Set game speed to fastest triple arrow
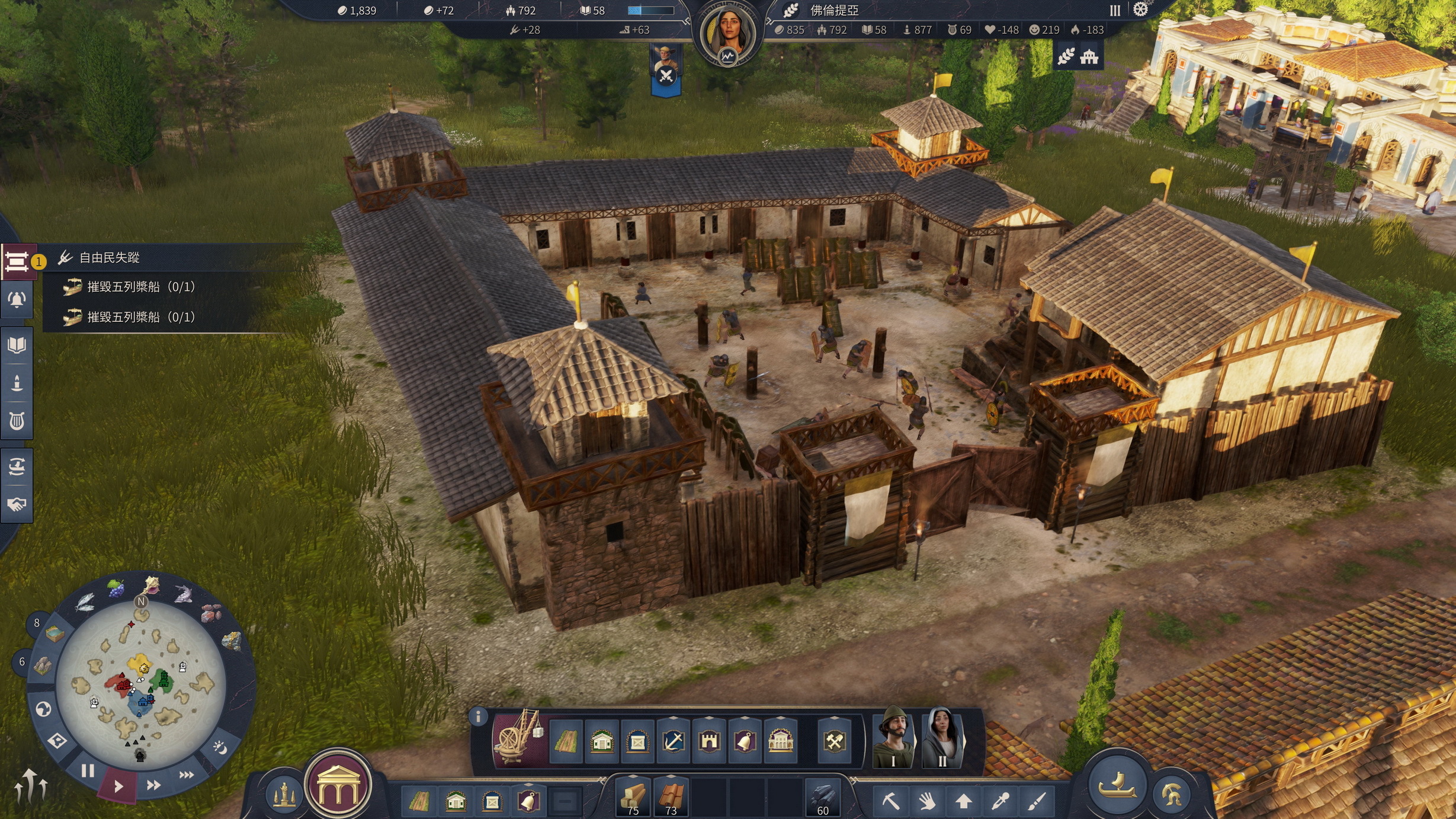1456x819 pixels. pos(186,775)
